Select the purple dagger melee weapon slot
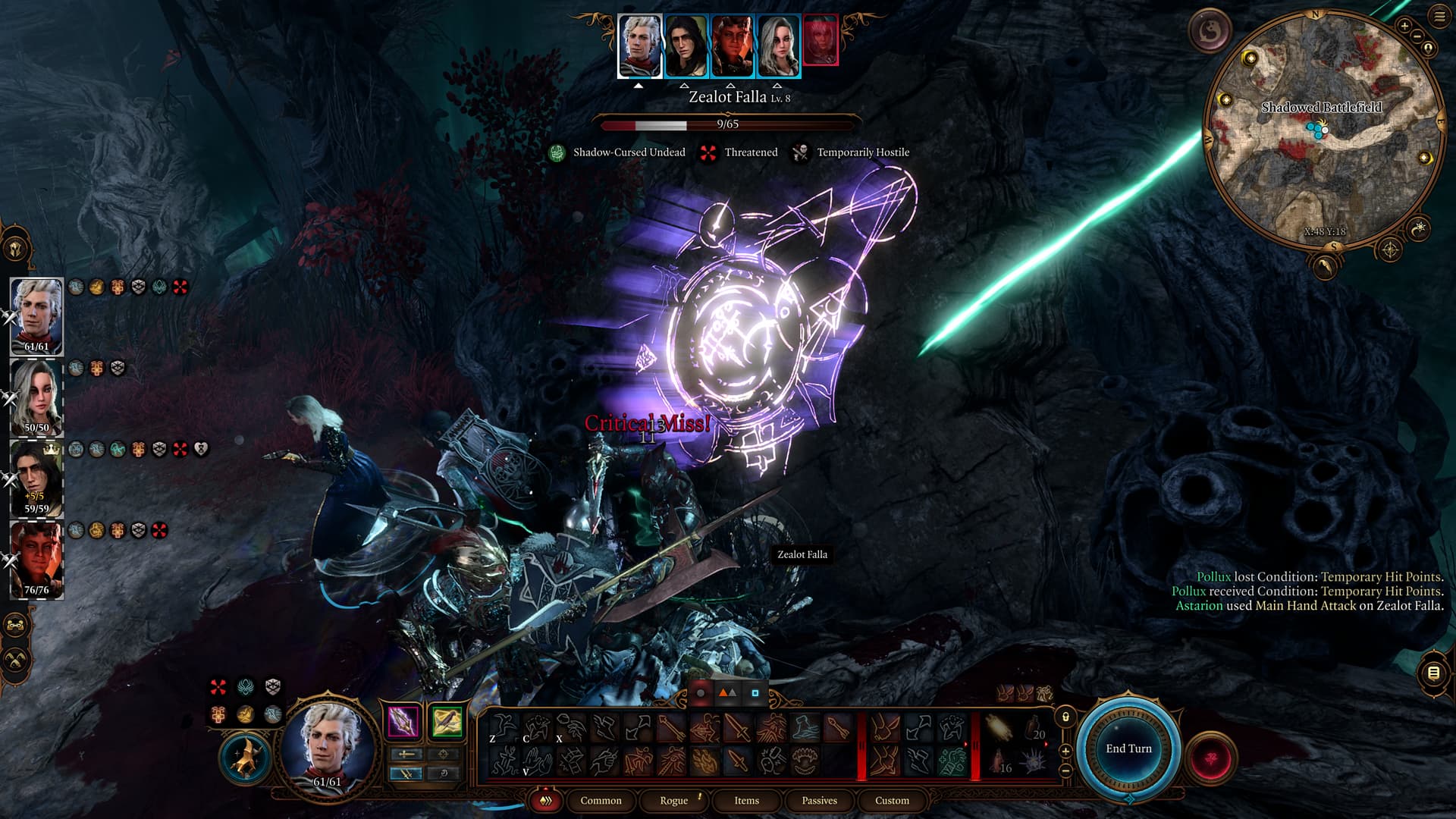This screenshot has width=1456, height=819. coord(403,721)
